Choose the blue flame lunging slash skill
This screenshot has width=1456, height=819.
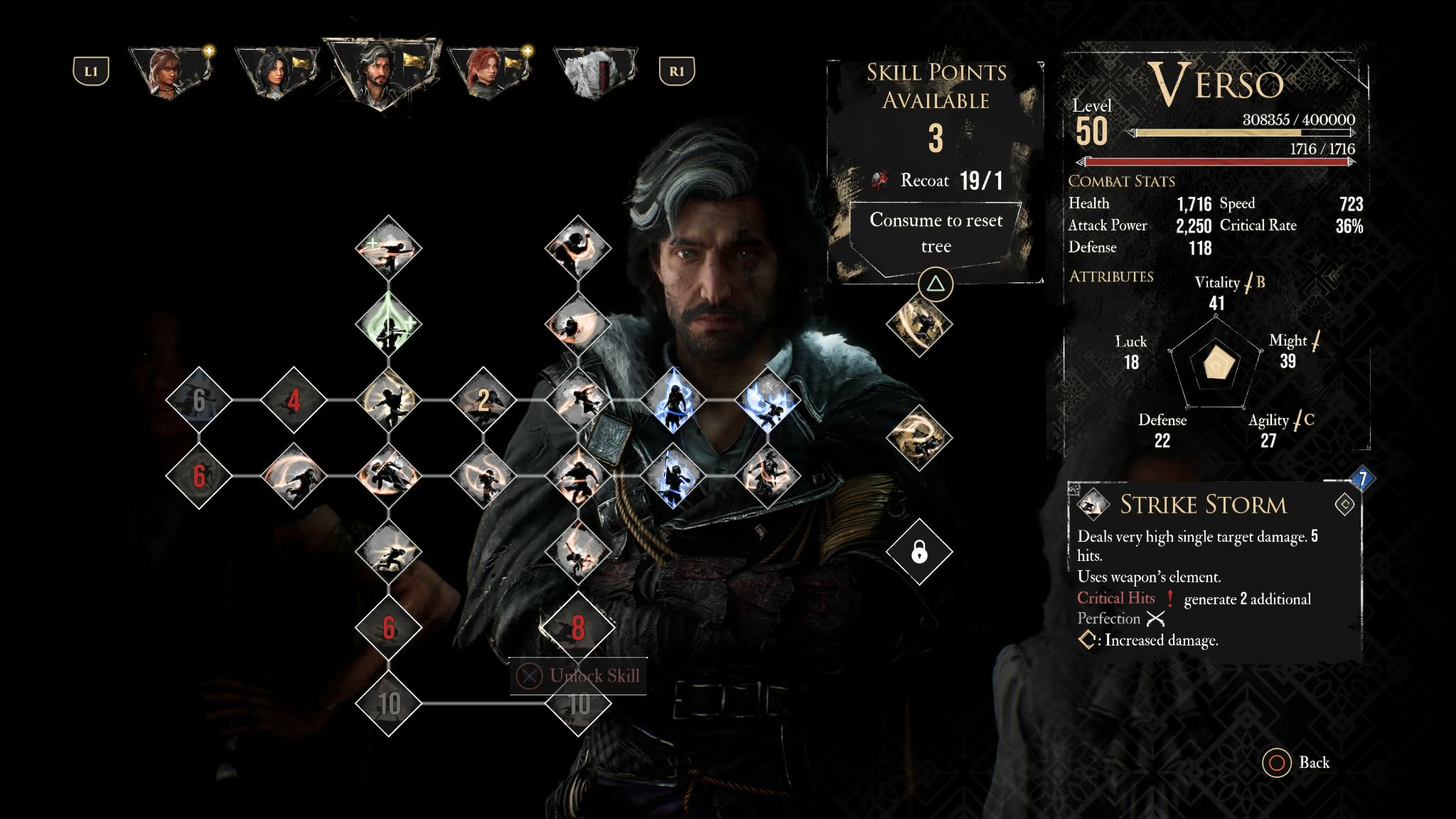point(768,400)
